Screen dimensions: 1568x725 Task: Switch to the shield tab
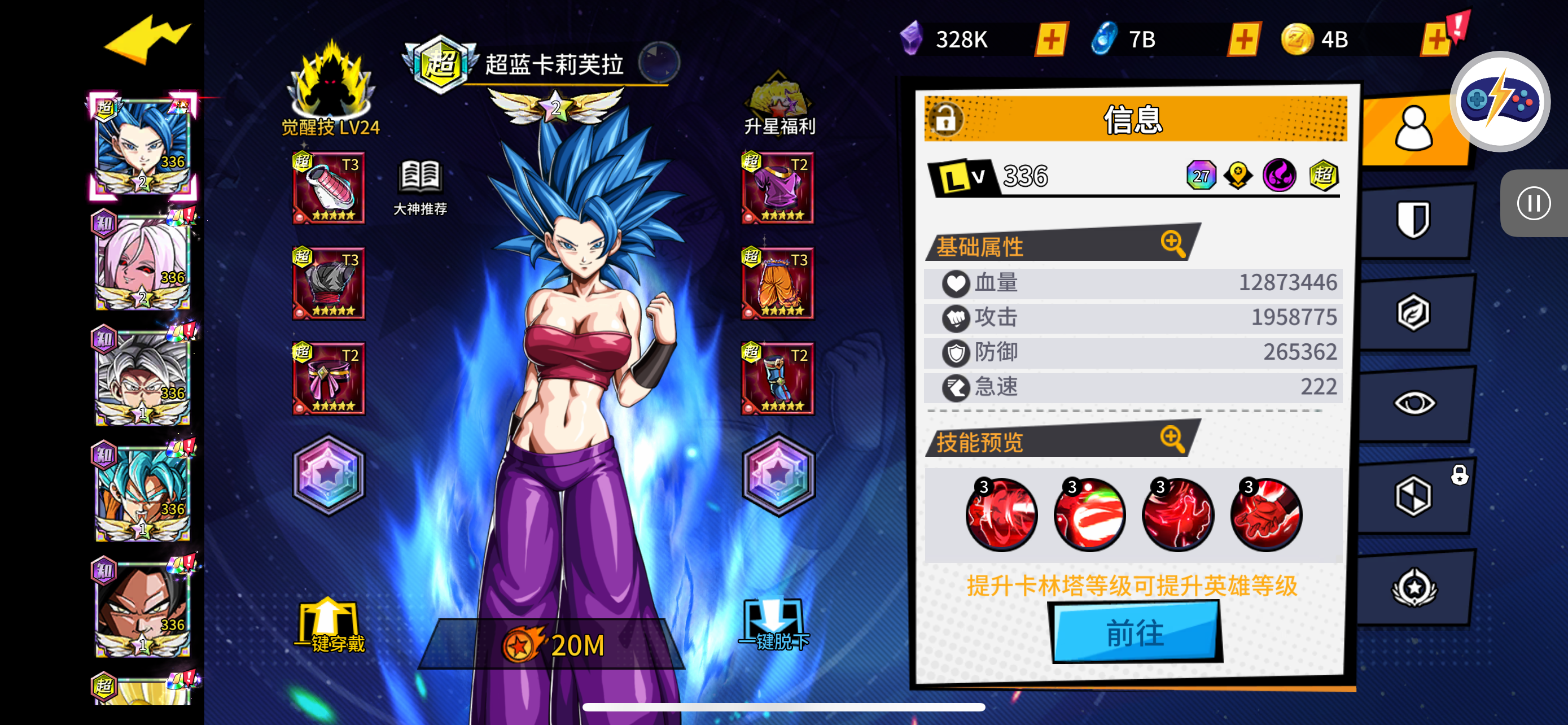click(x=1413, y=219)
